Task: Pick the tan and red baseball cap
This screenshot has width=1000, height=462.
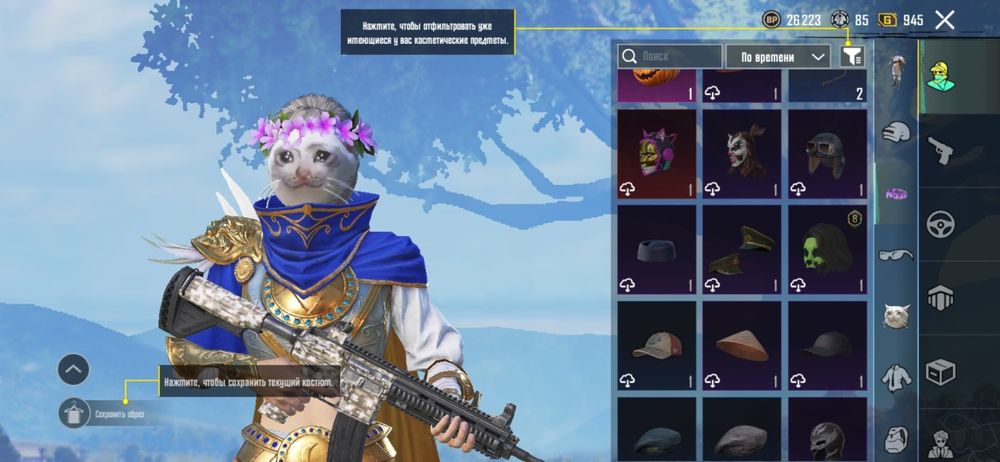Action: (656, 344)
